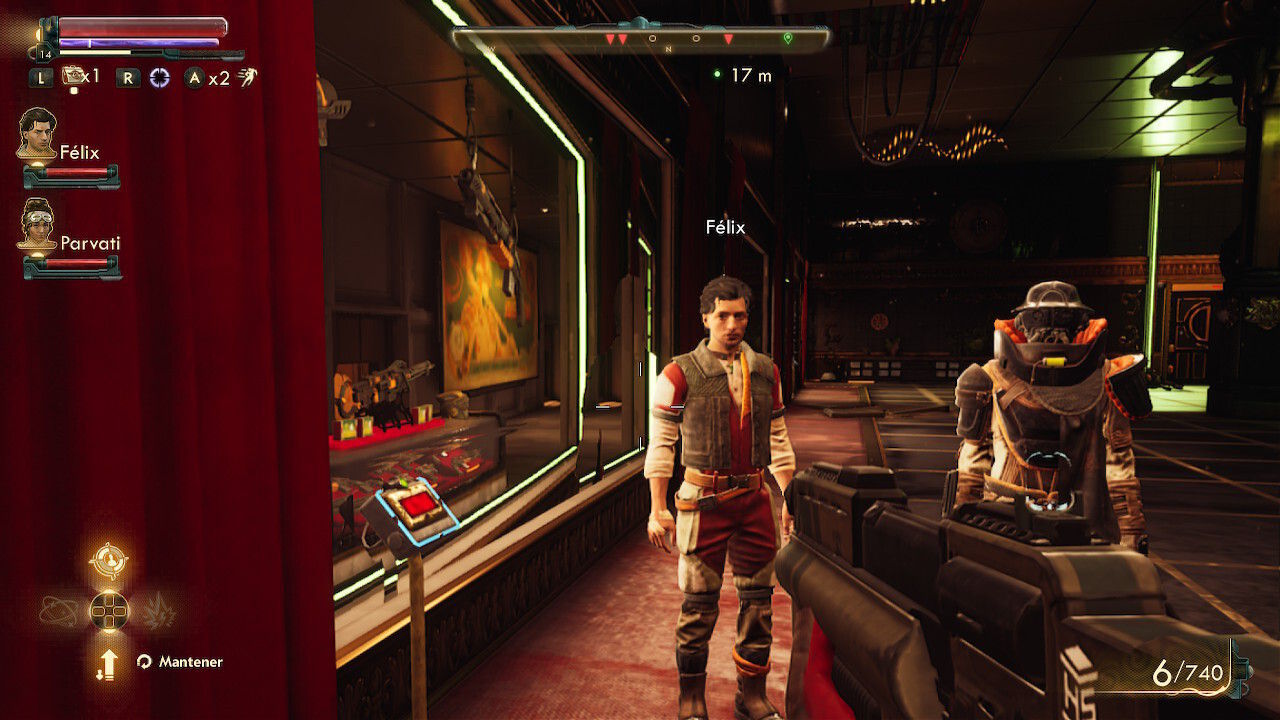Choose the arrow companion move command

click(108, 663)
